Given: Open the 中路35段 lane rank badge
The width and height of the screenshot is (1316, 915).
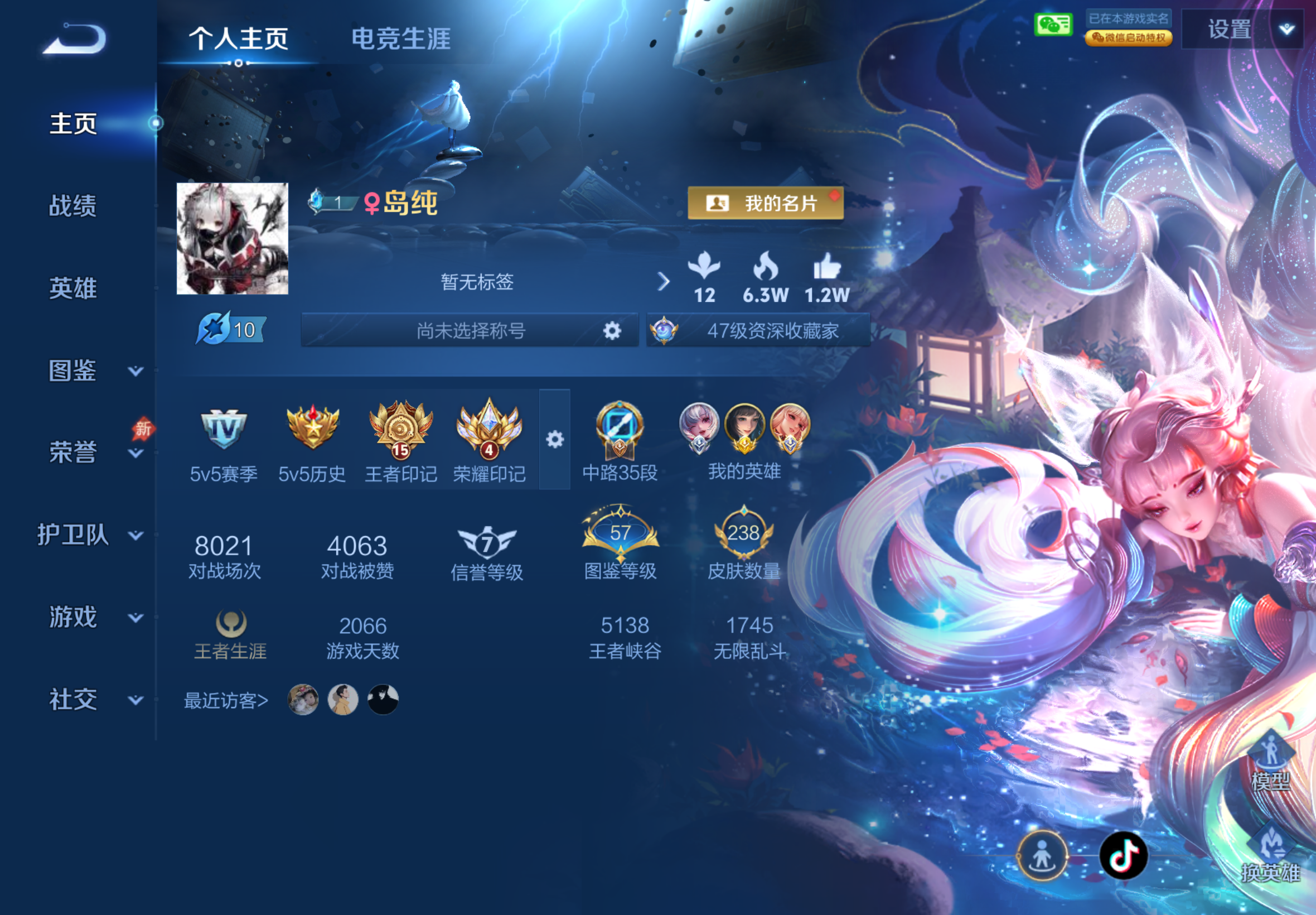Looking at the screenshot, I should click(621, 434).
